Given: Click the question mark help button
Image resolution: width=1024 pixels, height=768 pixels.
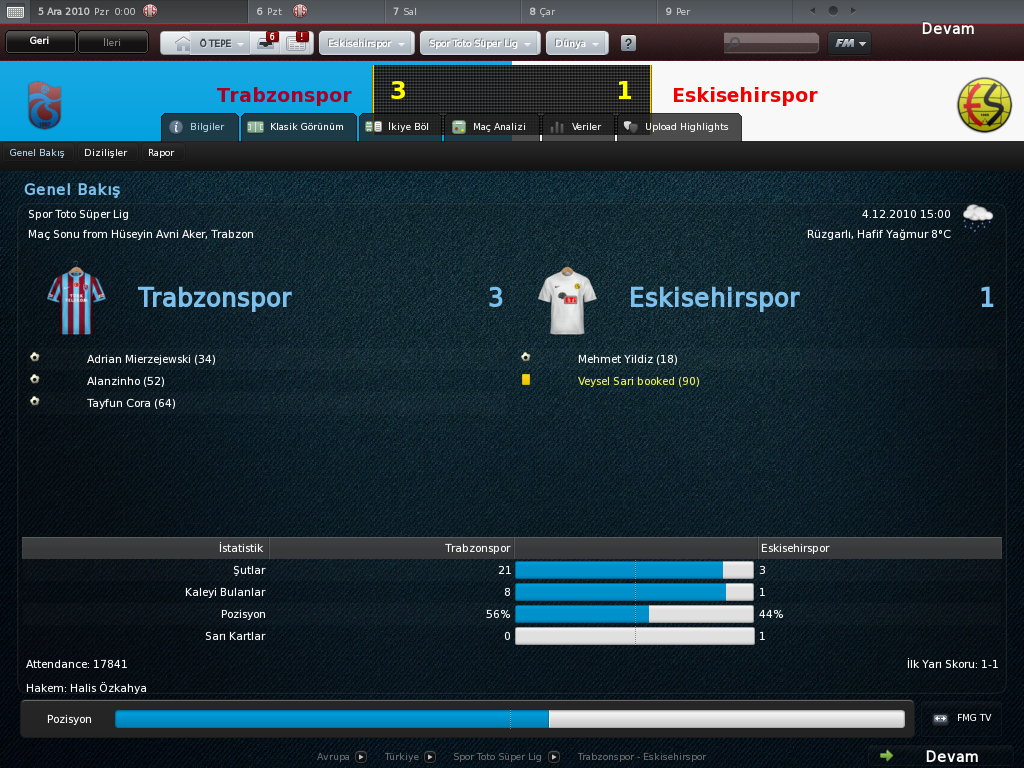Looking at the screenshot, I should coord(628,44).
